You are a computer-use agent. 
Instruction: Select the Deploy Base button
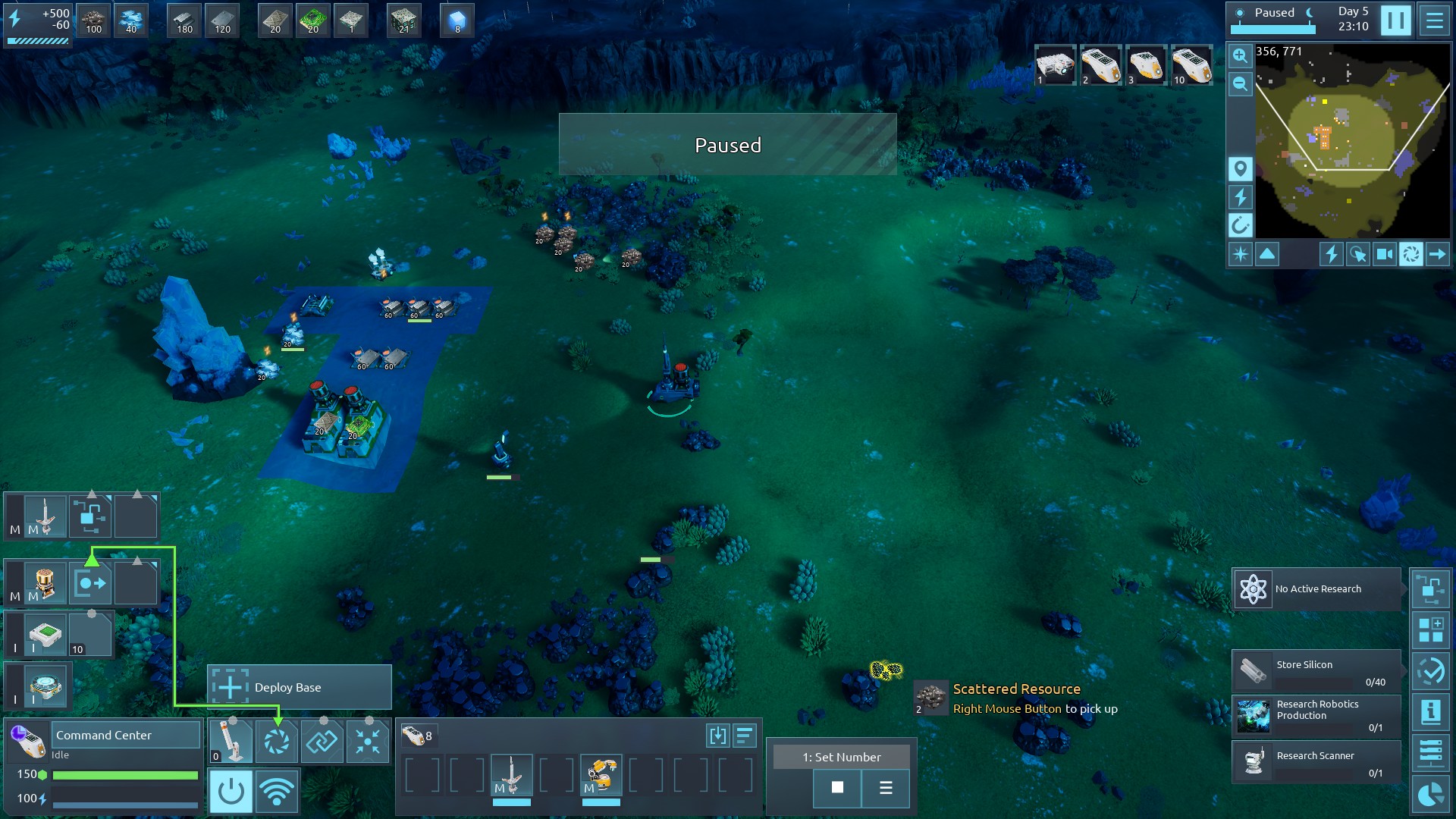click(x=300, y=687)
